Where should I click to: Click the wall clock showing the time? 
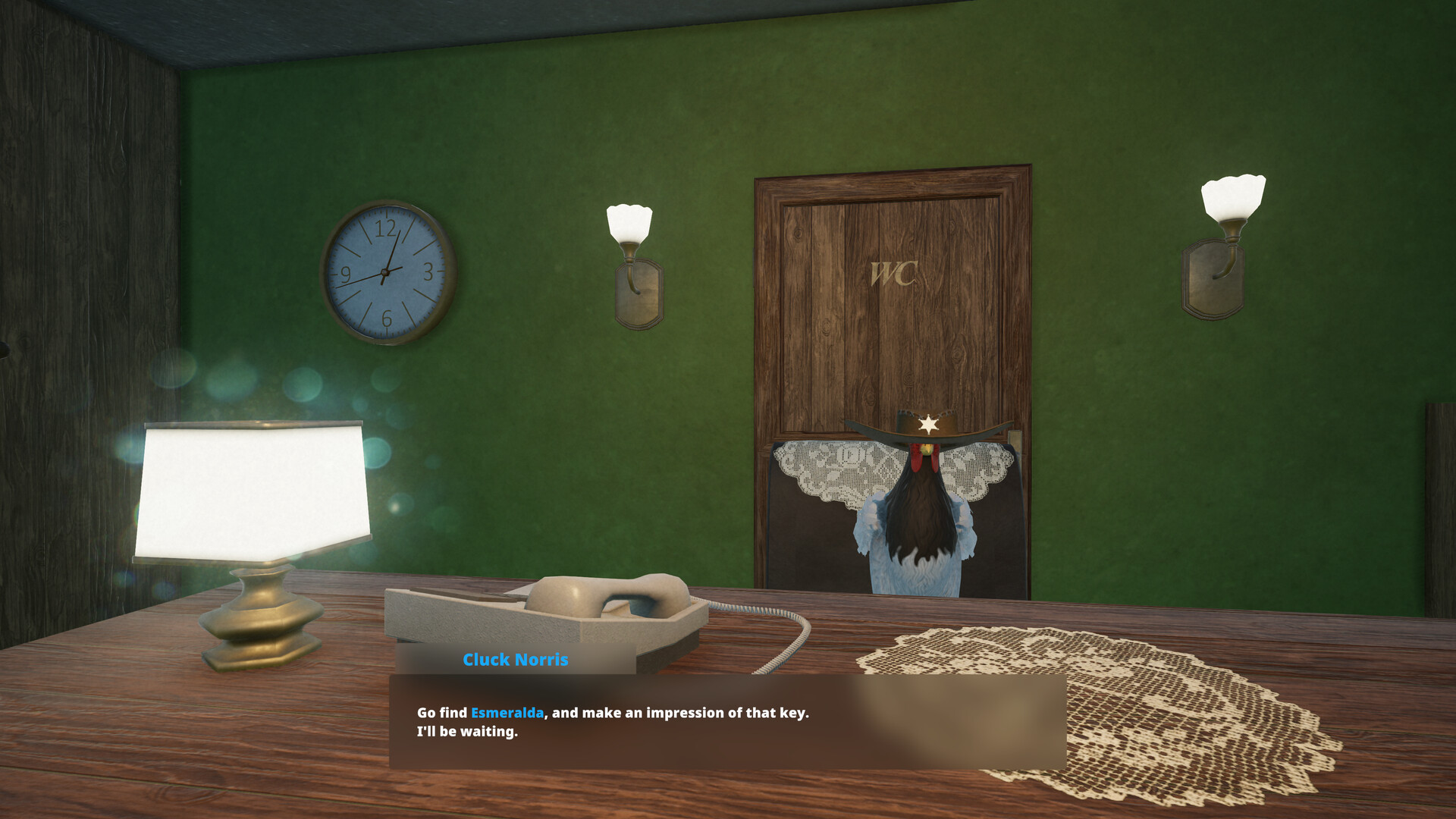tap(387, 273)
